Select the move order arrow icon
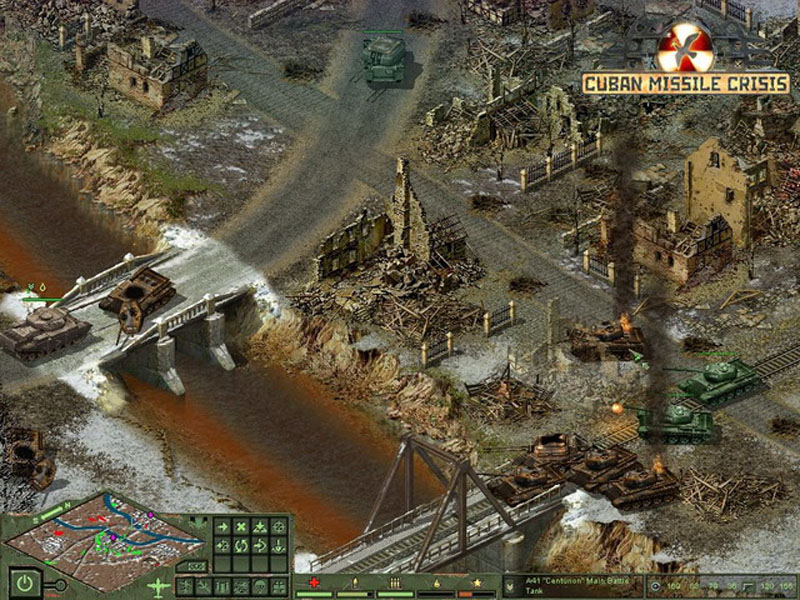The width and height of the screenshot is (800, 600). 222,526
